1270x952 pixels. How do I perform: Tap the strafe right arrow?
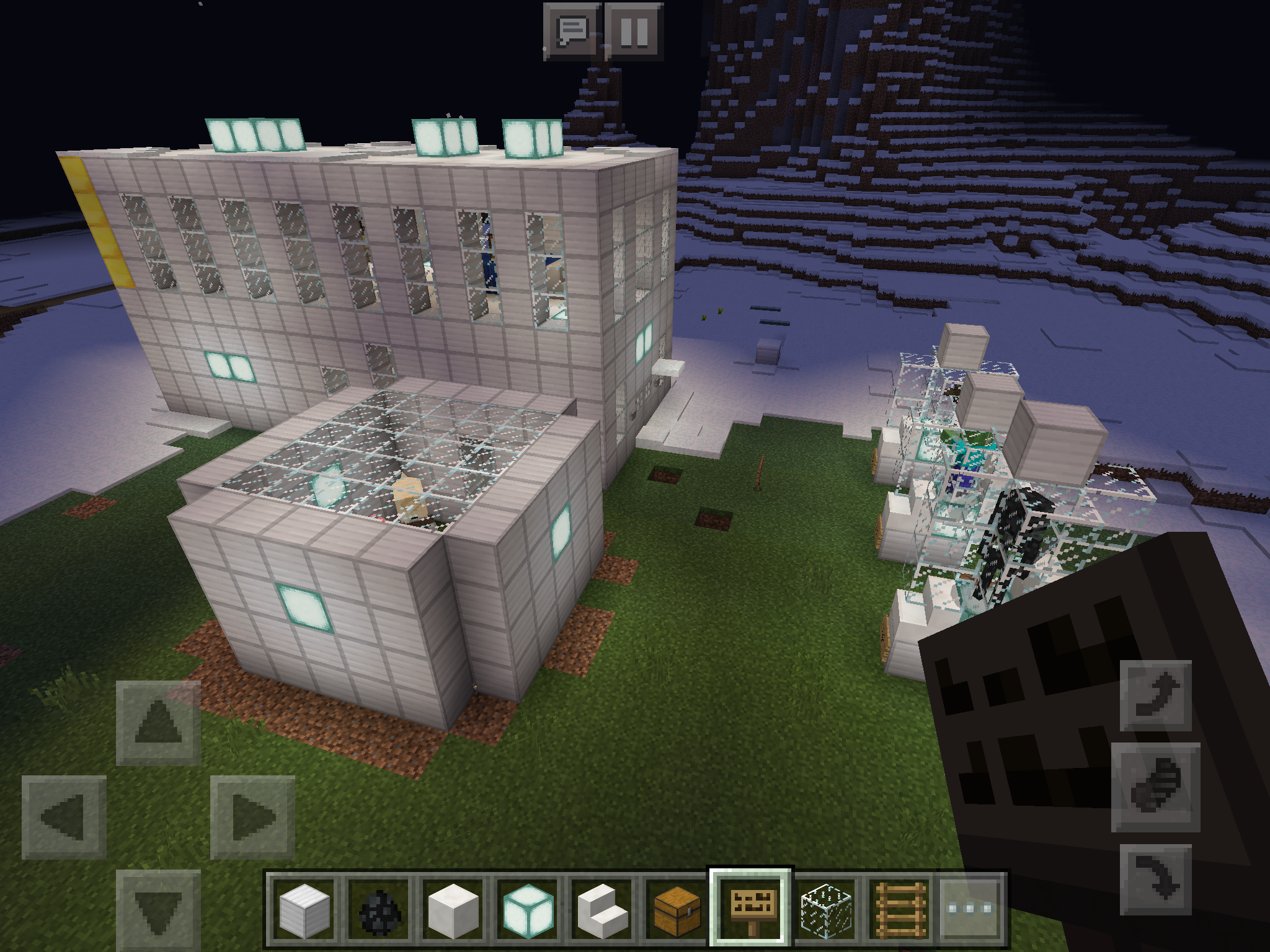pos(252,817)
